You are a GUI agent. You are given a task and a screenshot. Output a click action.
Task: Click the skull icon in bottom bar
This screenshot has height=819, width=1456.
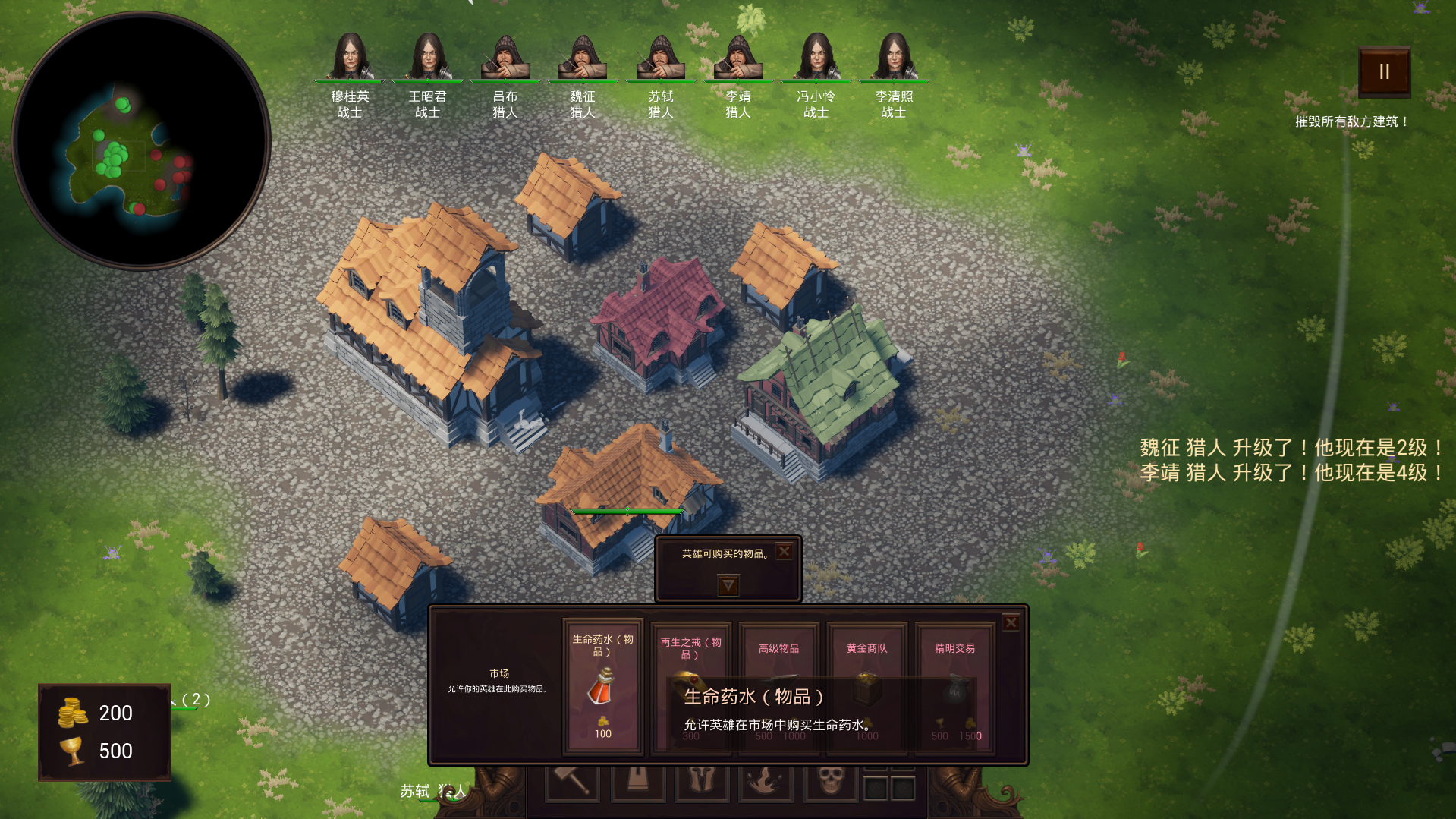tap(831, 780)
